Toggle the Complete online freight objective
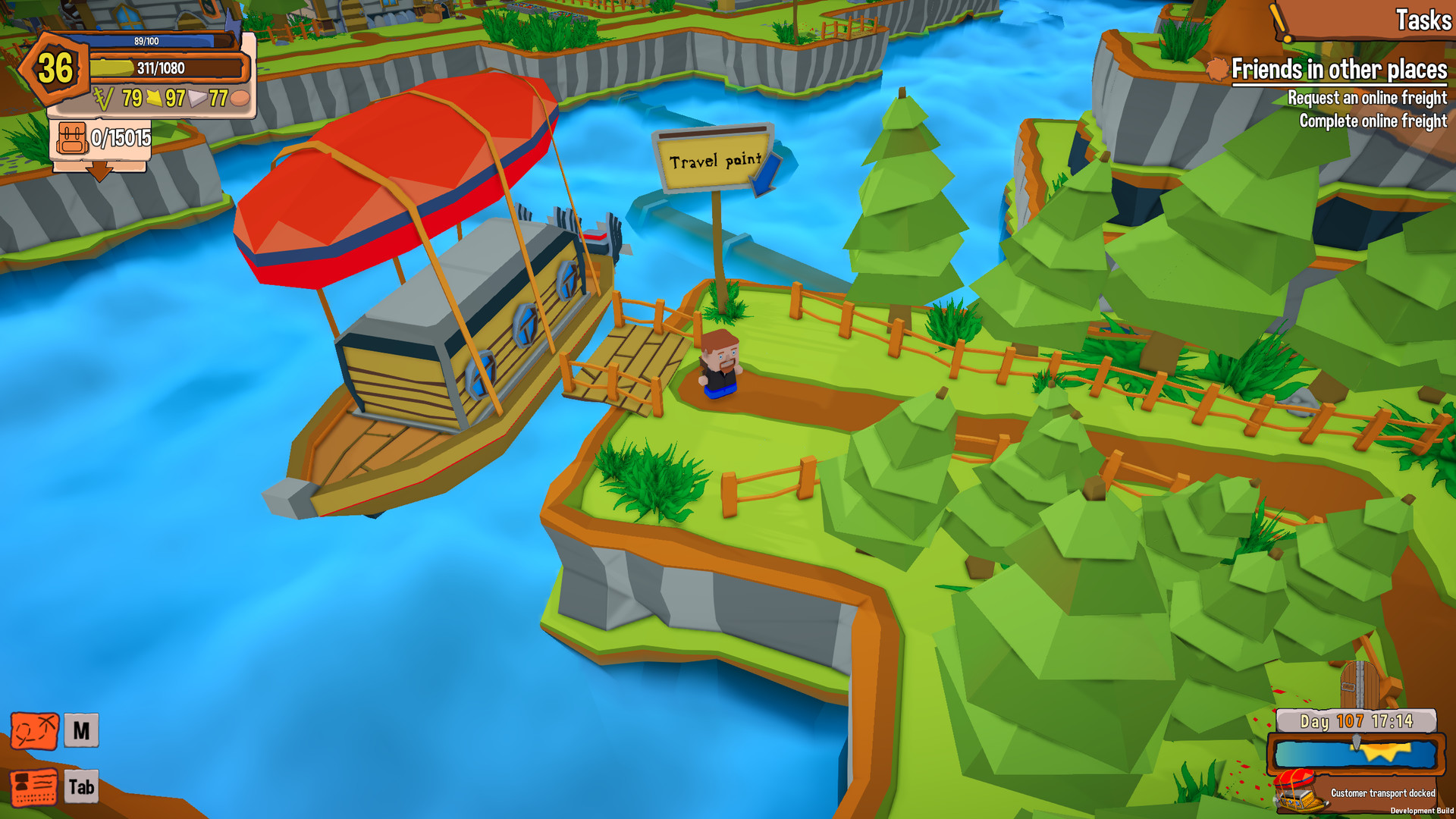 [1373, 120]
